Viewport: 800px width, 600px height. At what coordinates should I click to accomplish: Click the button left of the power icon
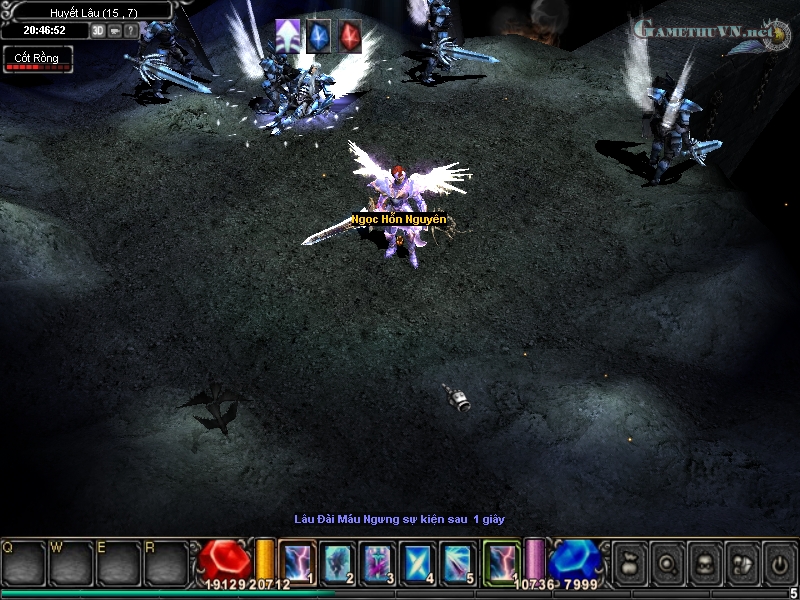click(741, 563)
